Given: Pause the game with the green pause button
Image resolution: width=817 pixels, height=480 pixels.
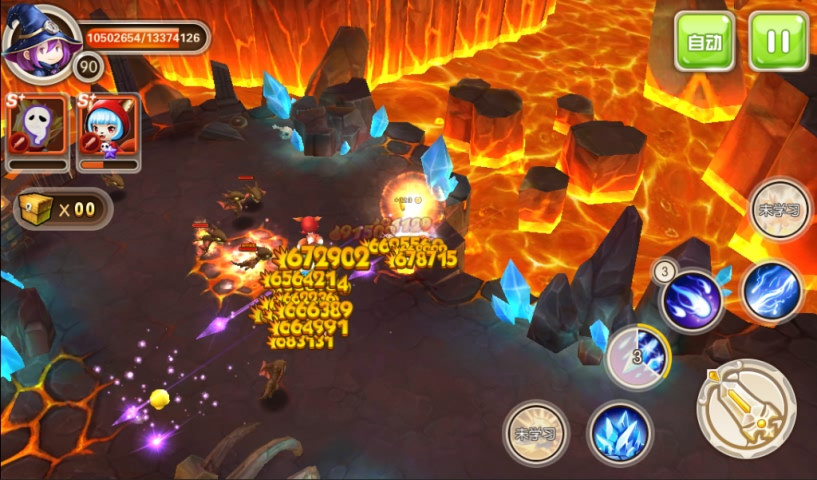Looking at the screenshot, I should [x=778, y=42].
